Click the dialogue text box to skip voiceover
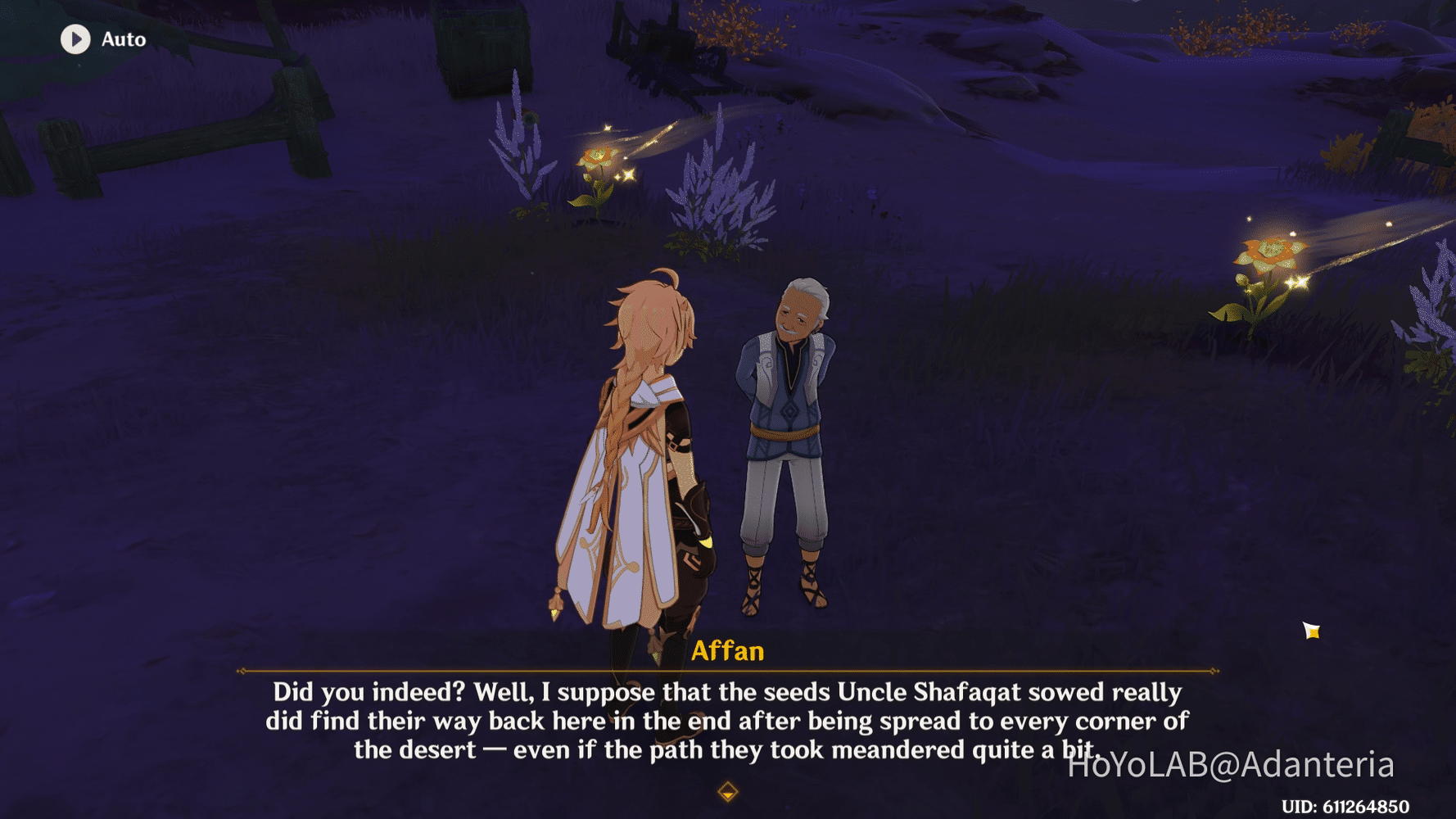 (727, 721)
